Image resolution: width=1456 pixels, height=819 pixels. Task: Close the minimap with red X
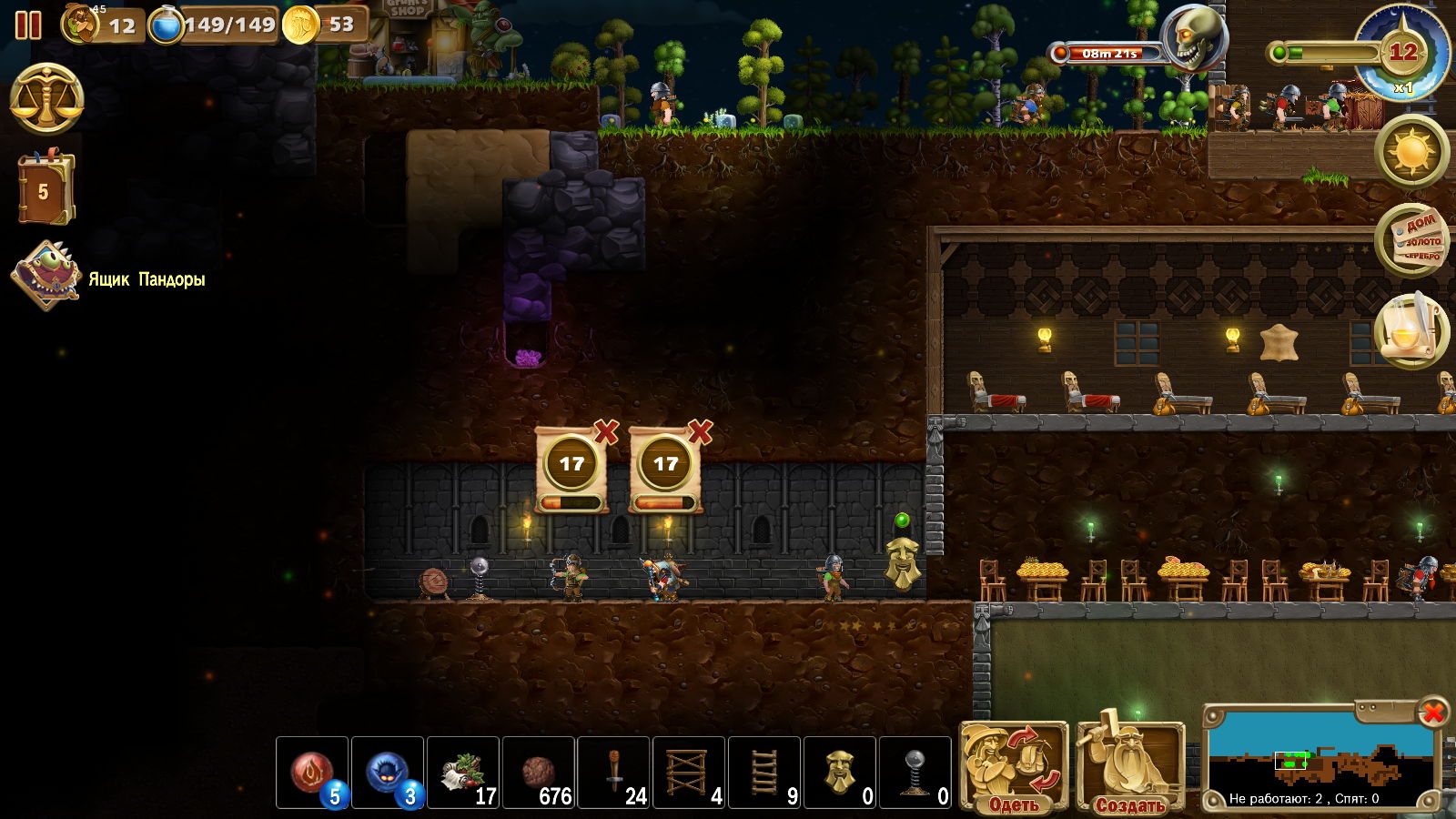tap(1432, 713)
